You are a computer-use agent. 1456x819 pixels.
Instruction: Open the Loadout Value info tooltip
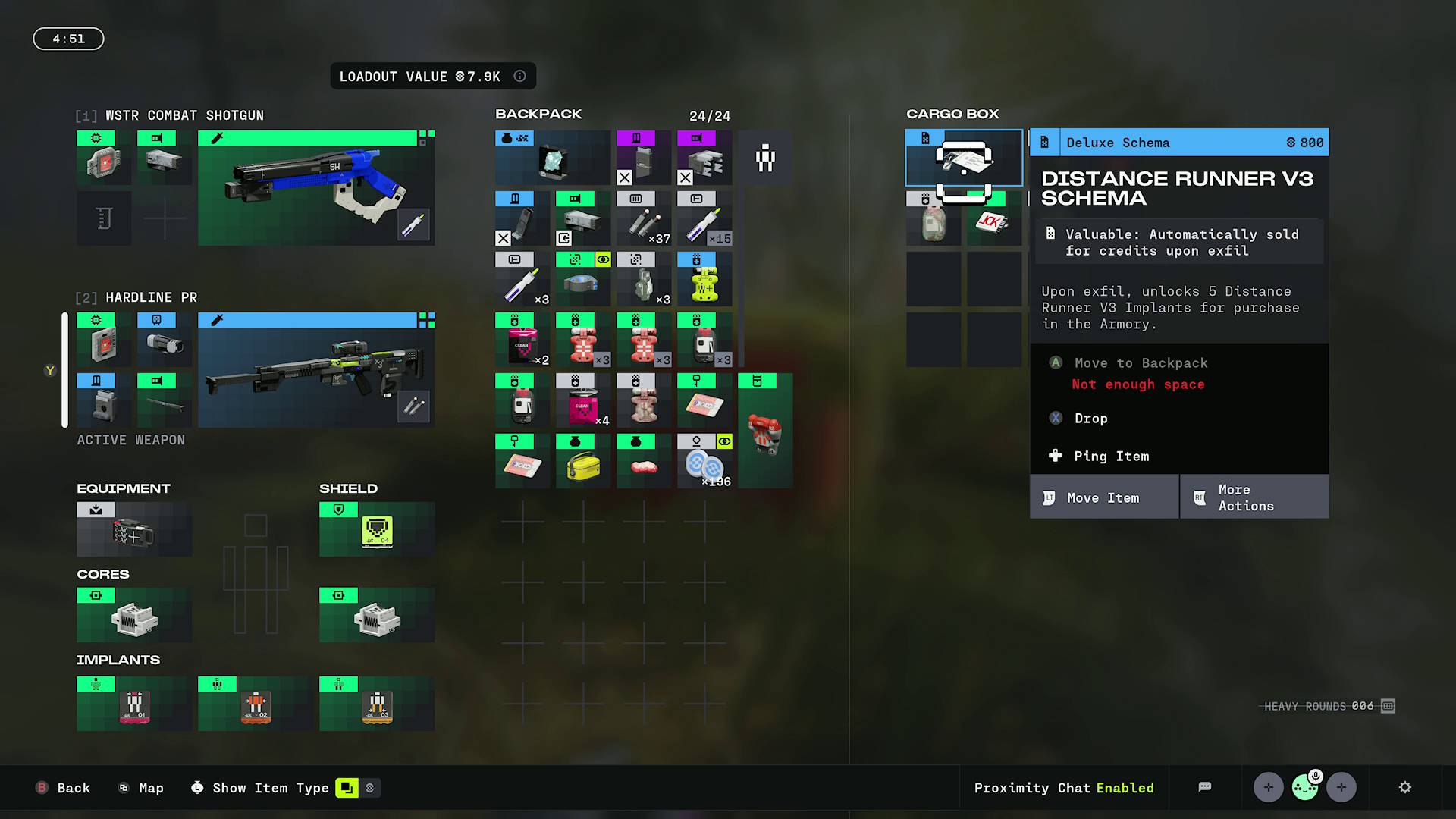(519, 76)
